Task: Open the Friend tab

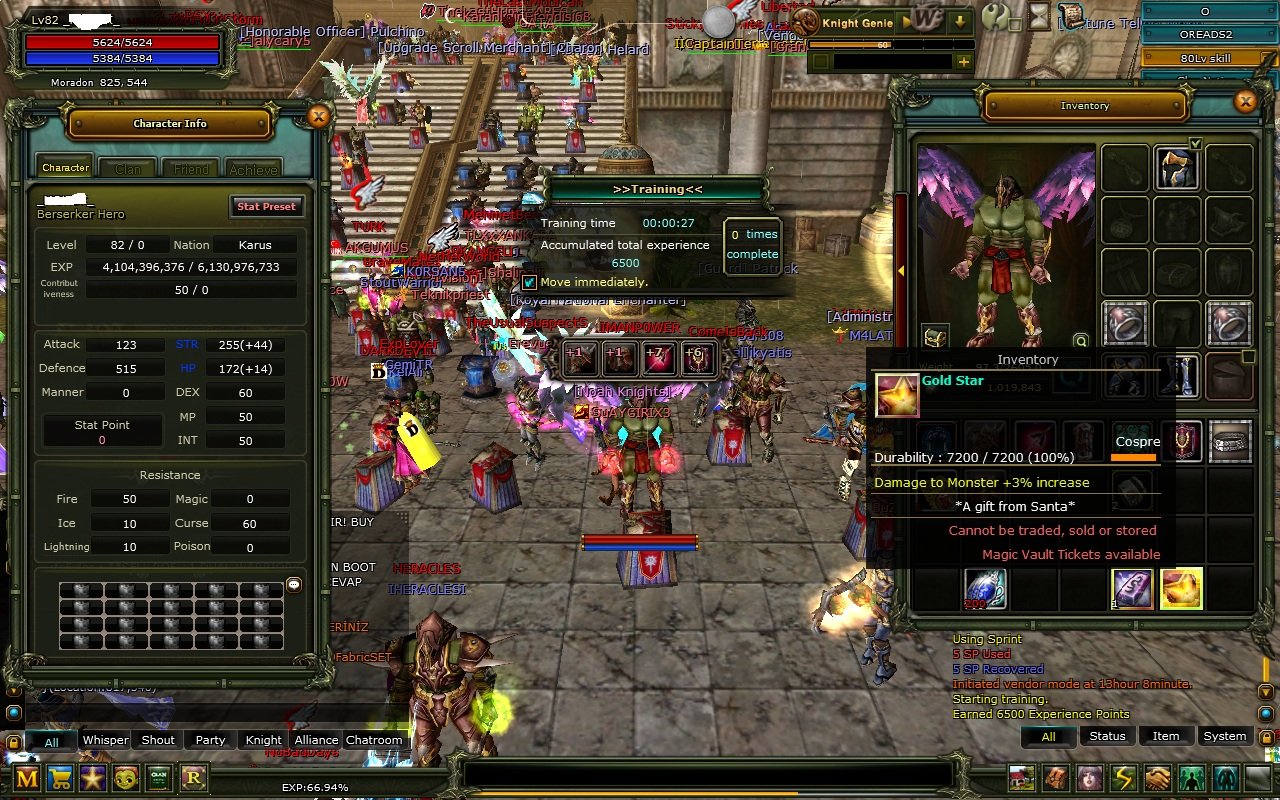Action: click(191, 169)
